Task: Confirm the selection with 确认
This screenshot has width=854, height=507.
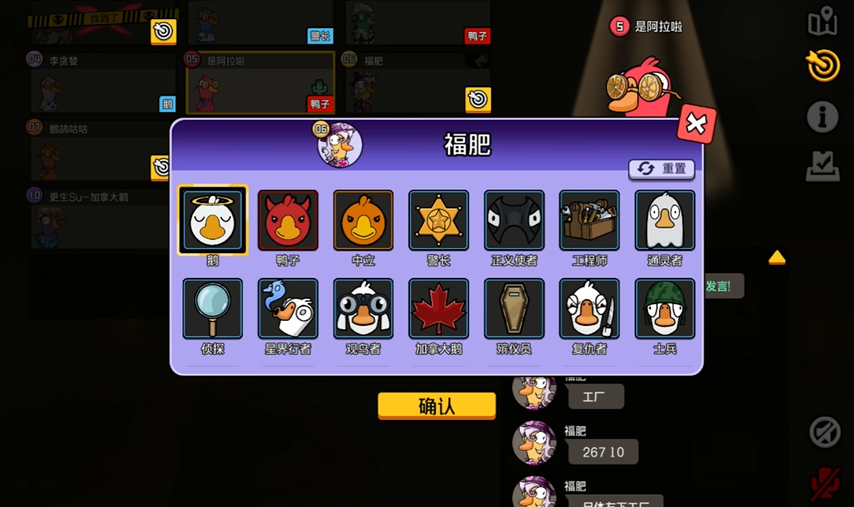Action: [x=436, y=405]
